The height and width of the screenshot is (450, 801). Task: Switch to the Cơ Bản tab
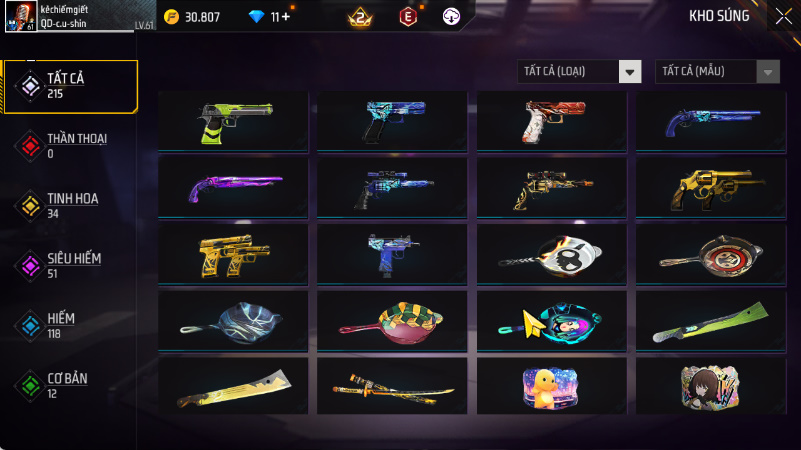click(x=70, y=385)
